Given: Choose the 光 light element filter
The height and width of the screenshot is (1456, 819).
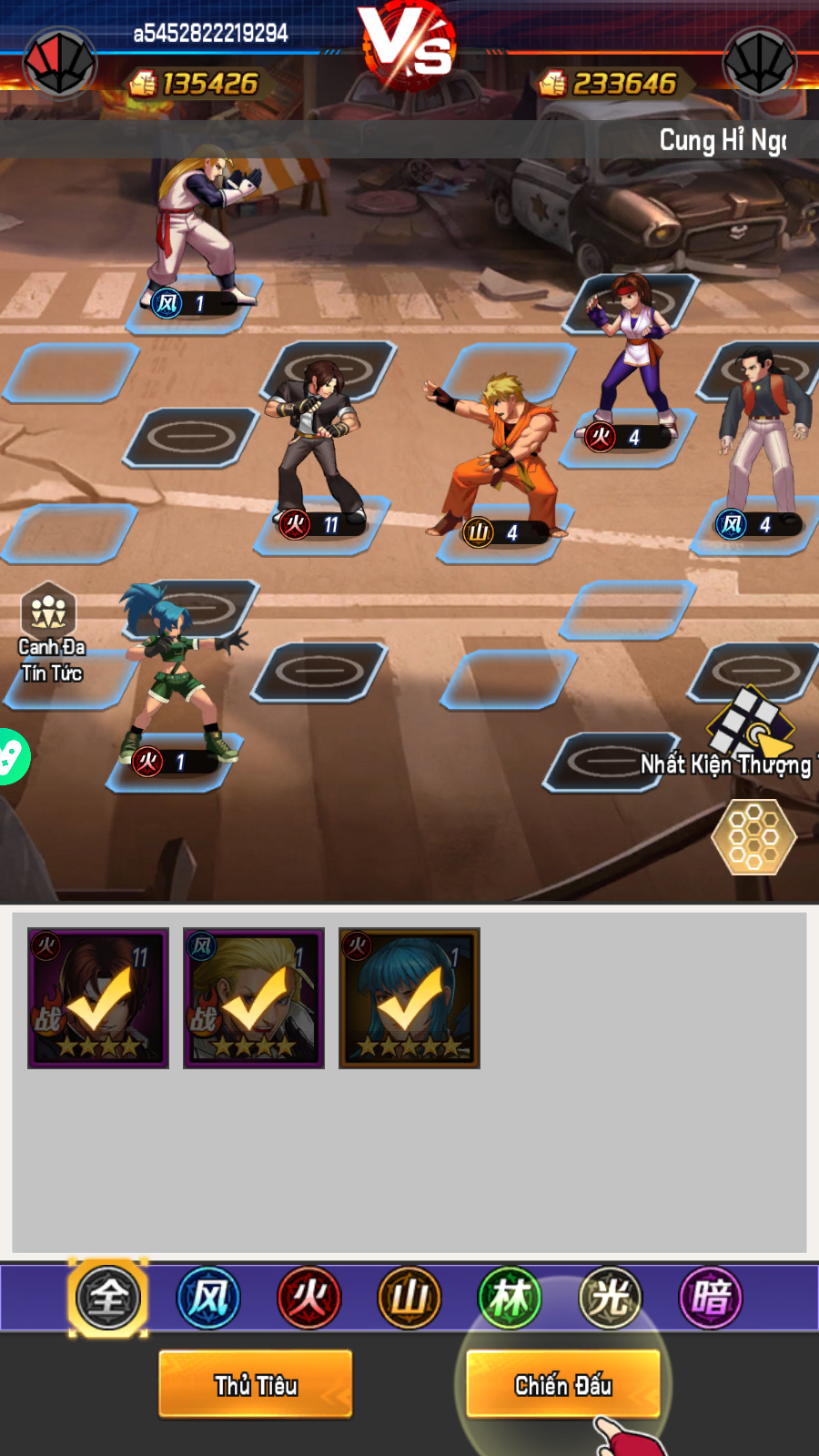Looking at the screenshot, I should click(611, 1298).
